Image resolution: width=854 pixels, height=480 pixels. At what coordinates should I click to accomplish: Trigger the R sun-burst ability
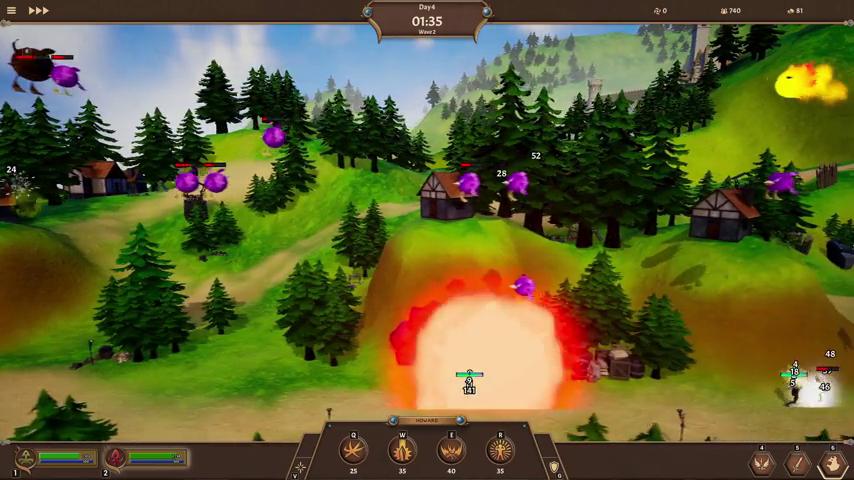click(x=500, y=451)
